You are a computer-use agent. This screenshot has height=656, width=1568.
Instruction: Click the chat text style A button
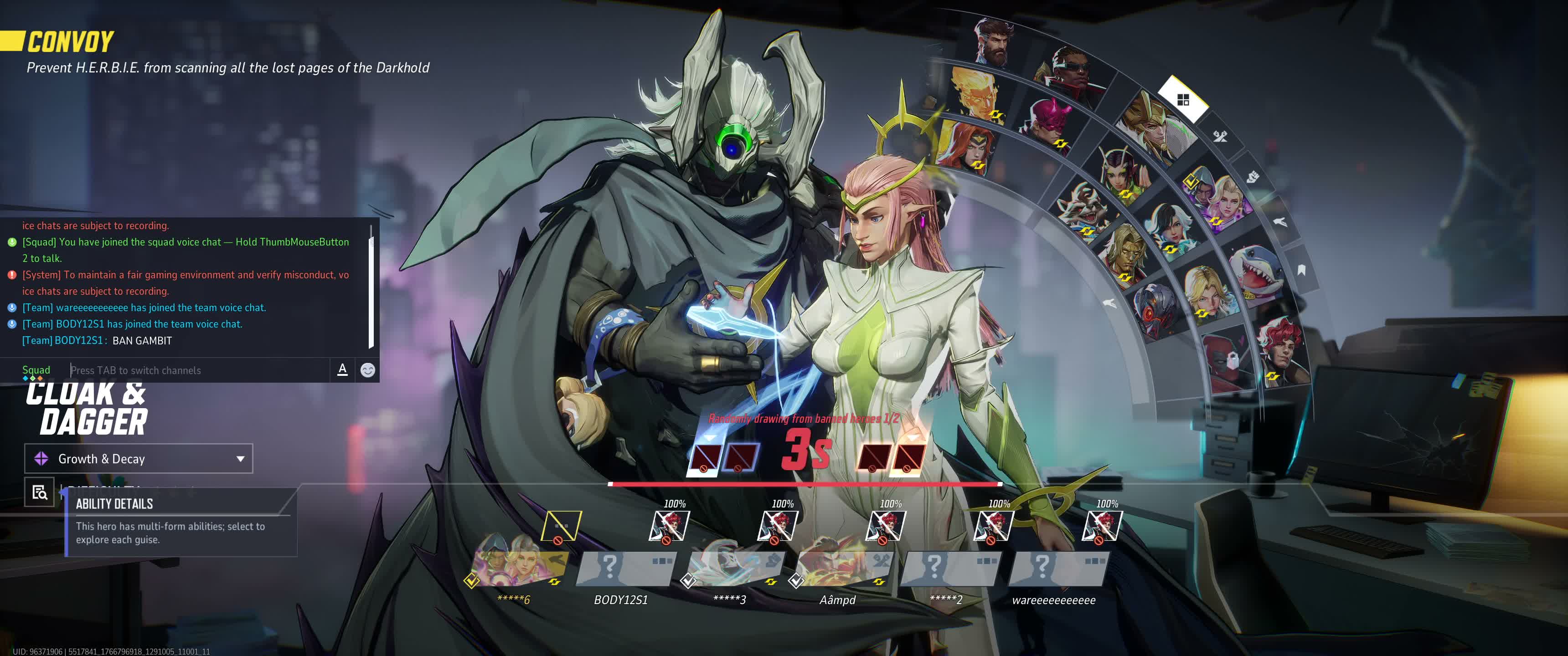click(342, 370)
